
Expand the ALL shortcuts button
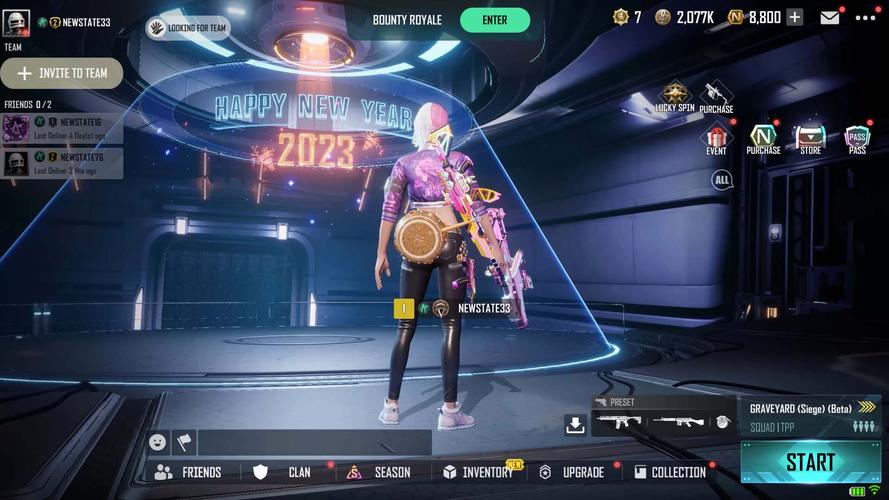pos(721,180)
